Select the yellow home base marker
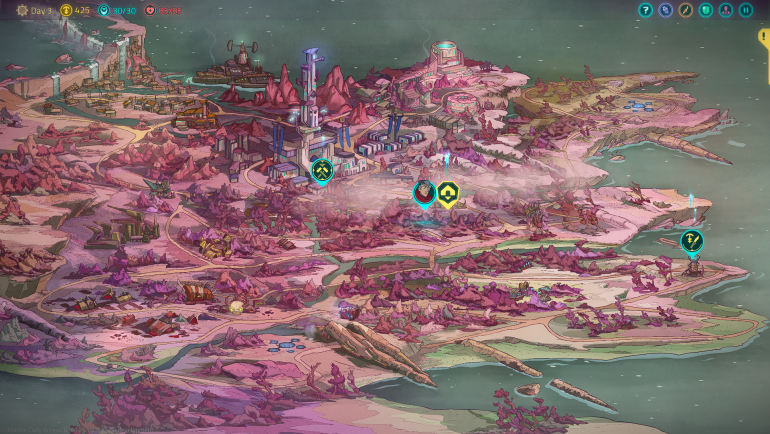This screenshot has width=770, height=434. pos(448,192)
